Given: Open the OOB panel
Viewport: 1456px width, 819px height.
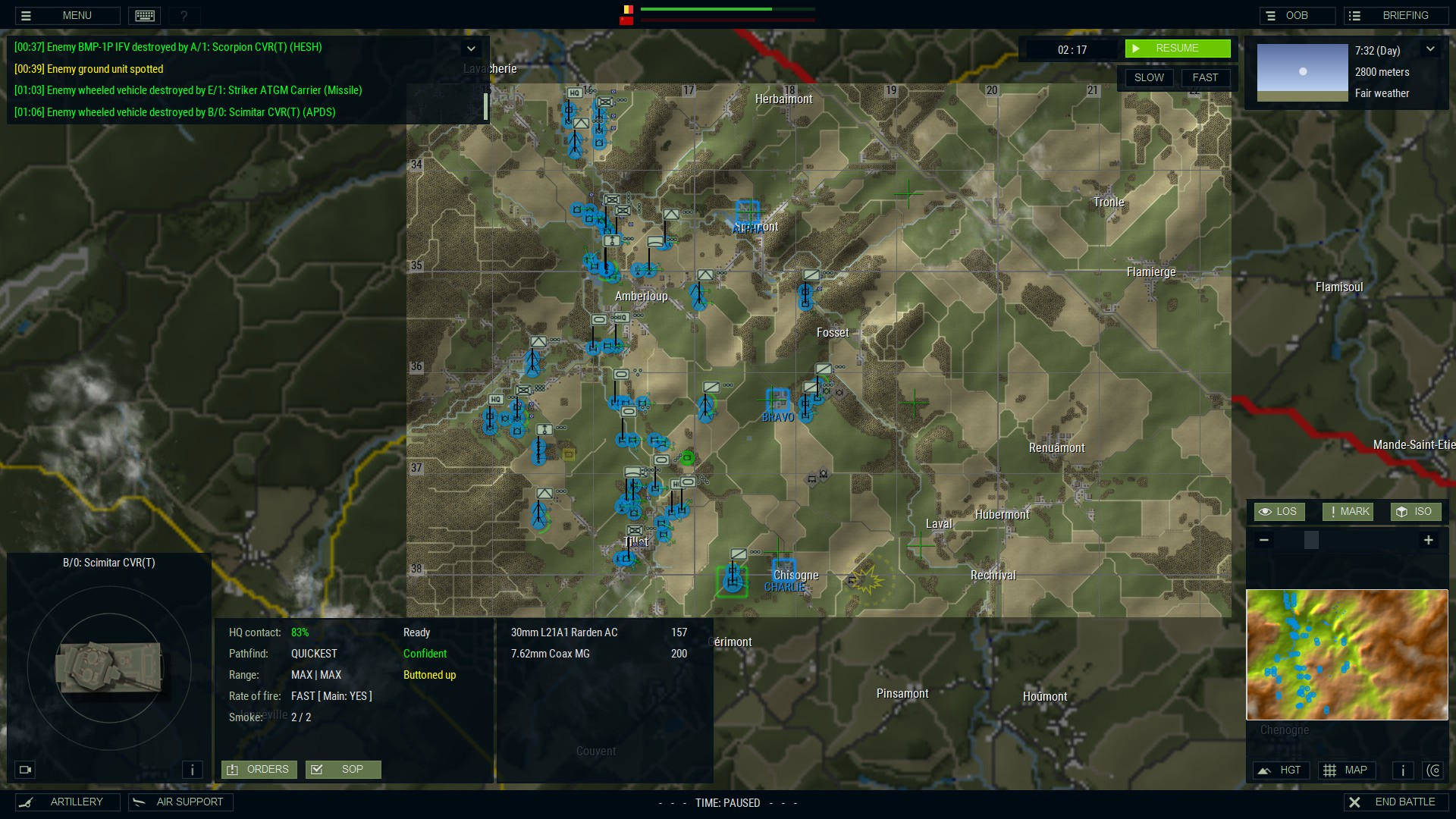Looking at the screenshot, I should pos(1297,15).
